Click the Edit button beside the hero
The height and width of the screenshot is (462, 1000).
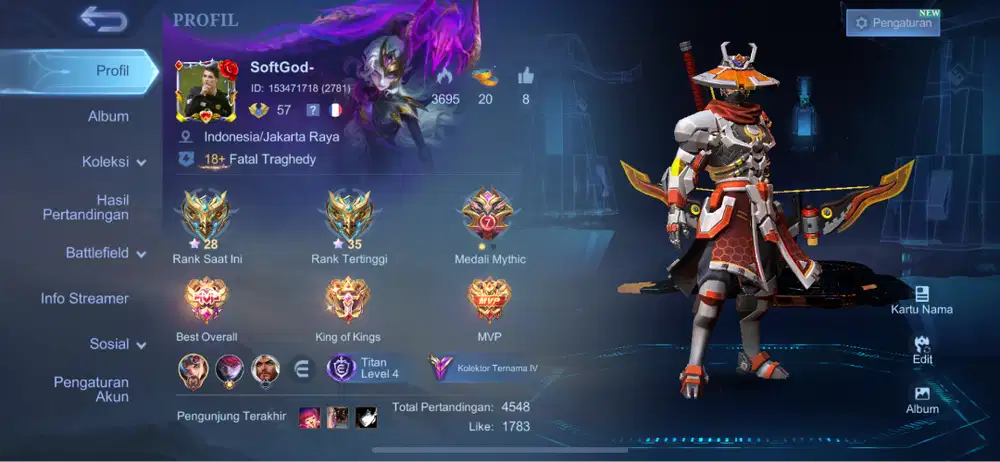pyautogui.click(x=922, y=349)
